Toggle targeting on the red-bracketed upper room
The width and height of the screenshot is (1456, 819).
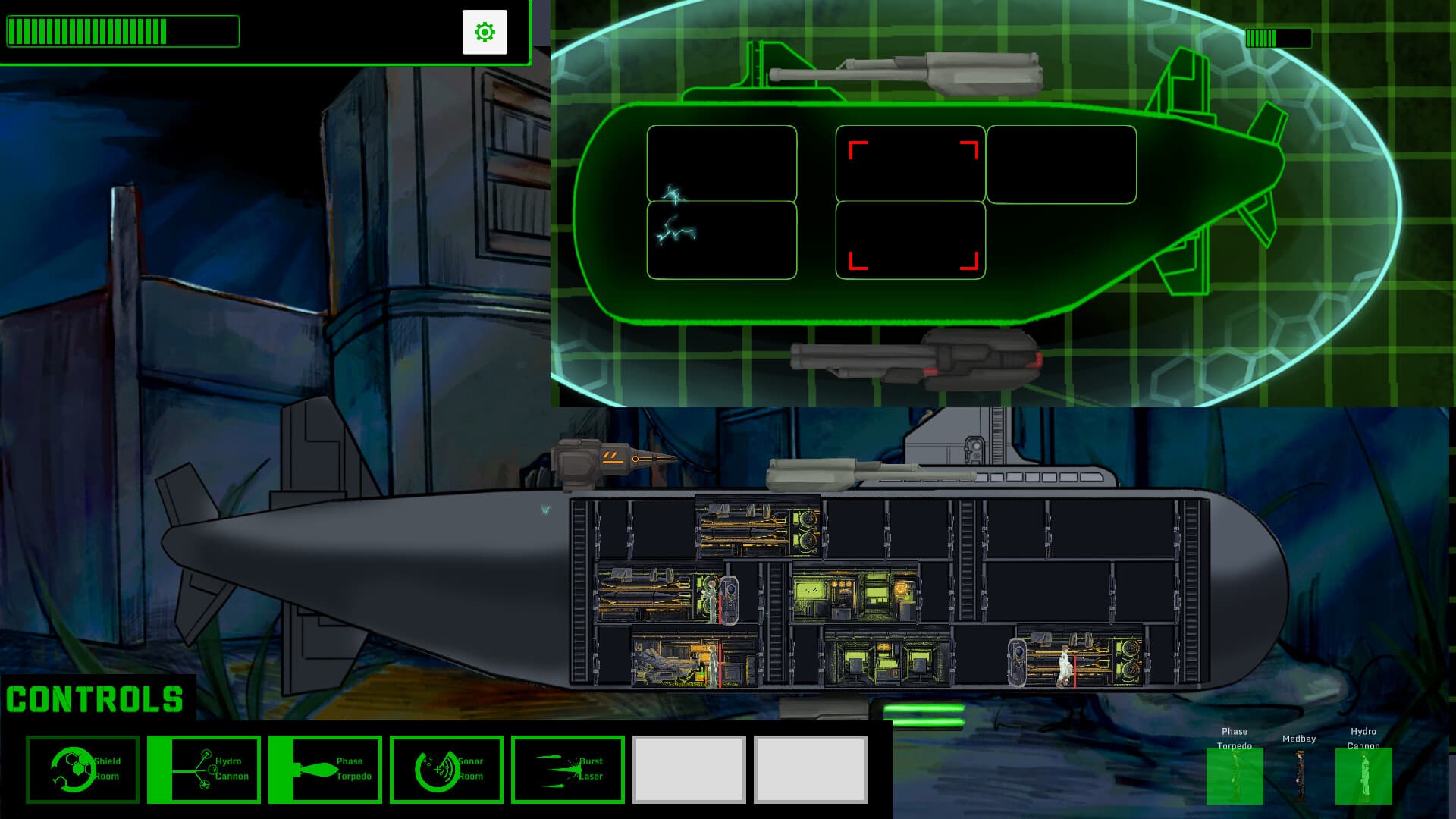910,163
